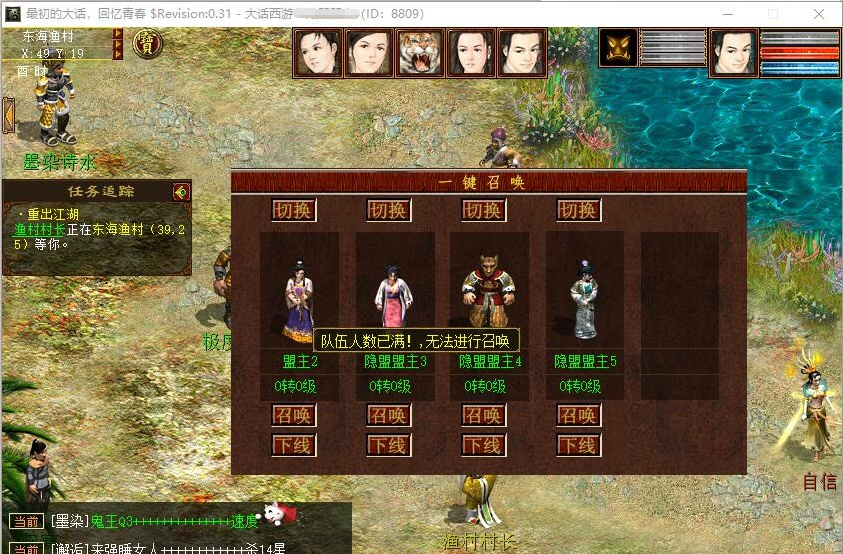The image size is (843, 554).
Task: Summon 隐盟盟主4 with its 召唤 button
Action: pos(483,415)
